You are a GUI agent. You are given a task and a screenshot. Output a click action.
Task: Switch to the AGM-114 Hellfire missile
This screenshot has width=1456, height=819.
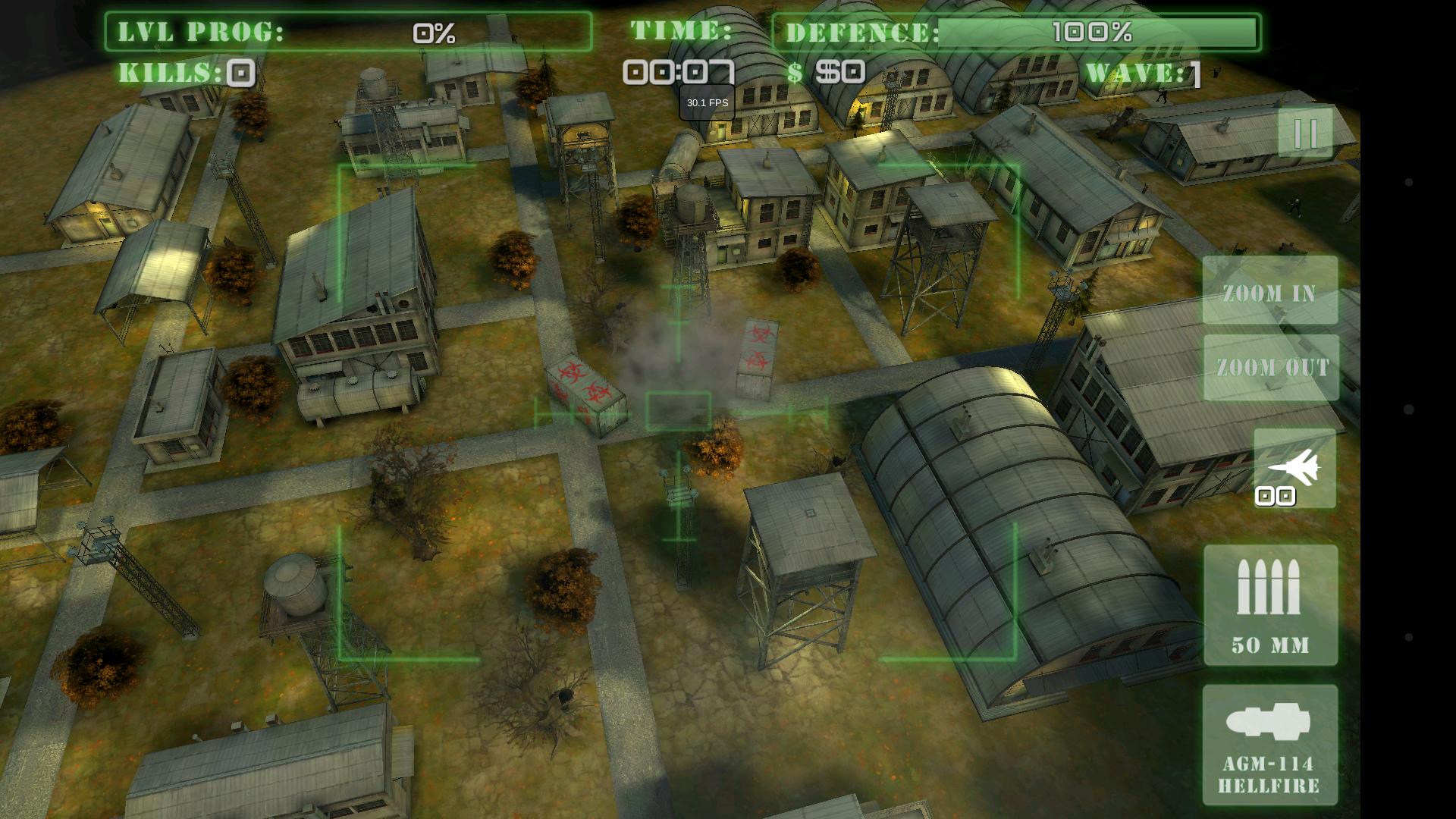pos(1270,745)
